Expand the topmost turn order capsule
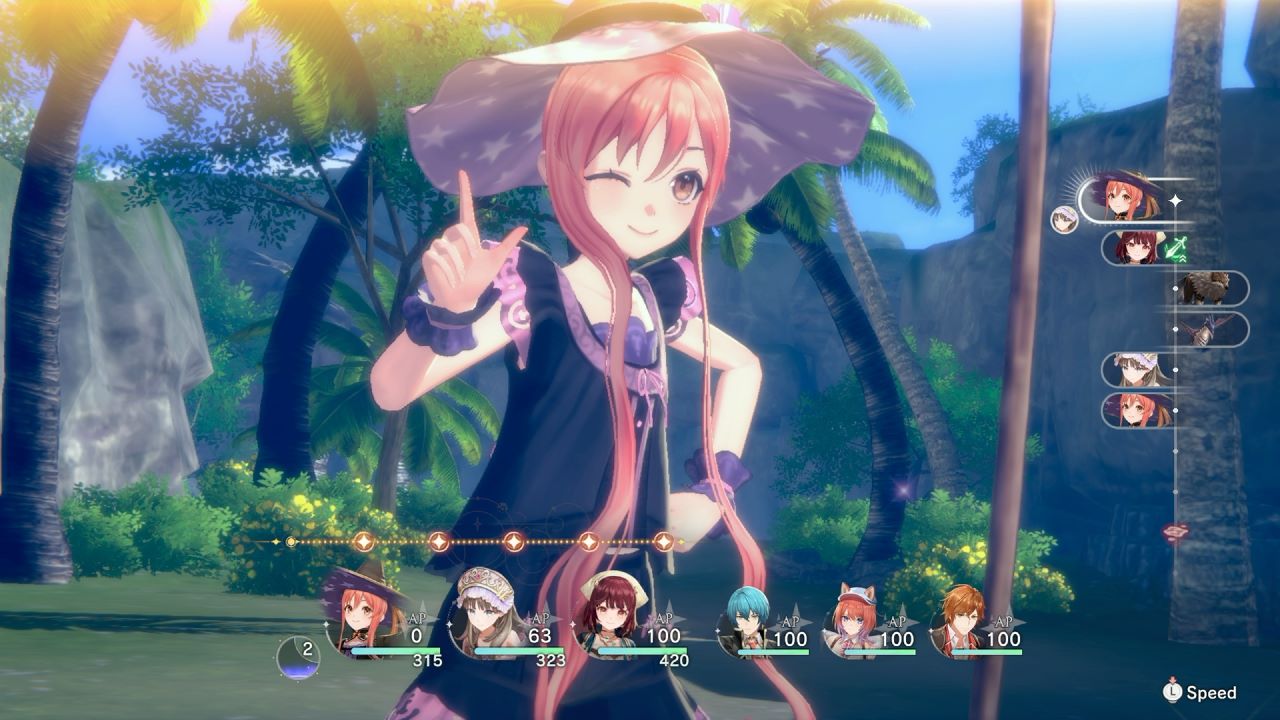Image resolution: width=1280 pixels, height=720 pixels. click(1125, 195)
